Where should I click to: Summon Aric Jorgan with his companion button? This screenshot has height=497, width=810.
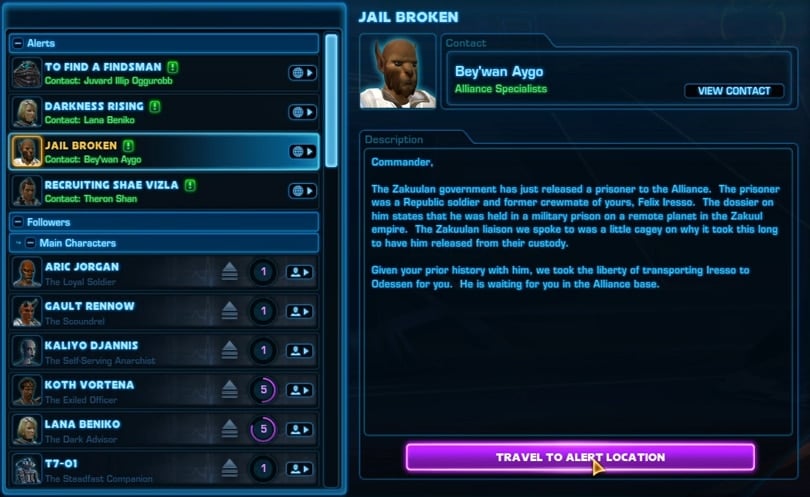tap(299, 272)
